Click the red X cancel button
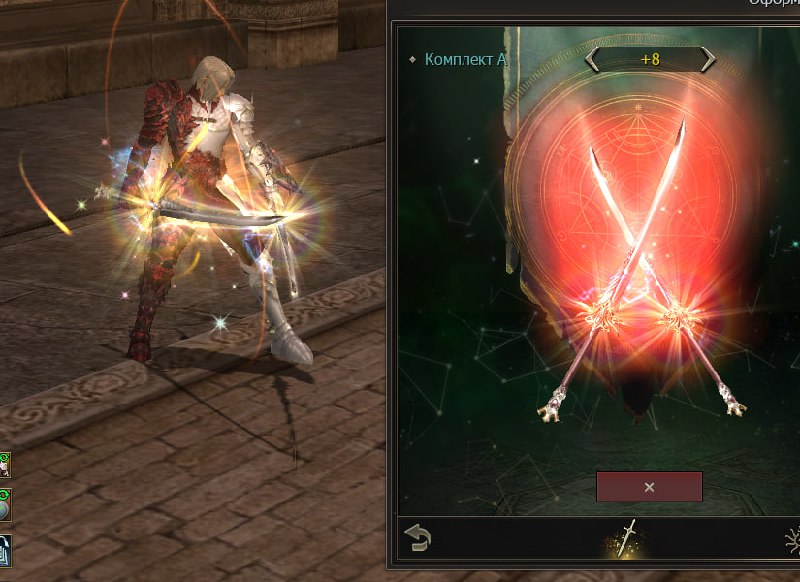 (x=649, y=487)
